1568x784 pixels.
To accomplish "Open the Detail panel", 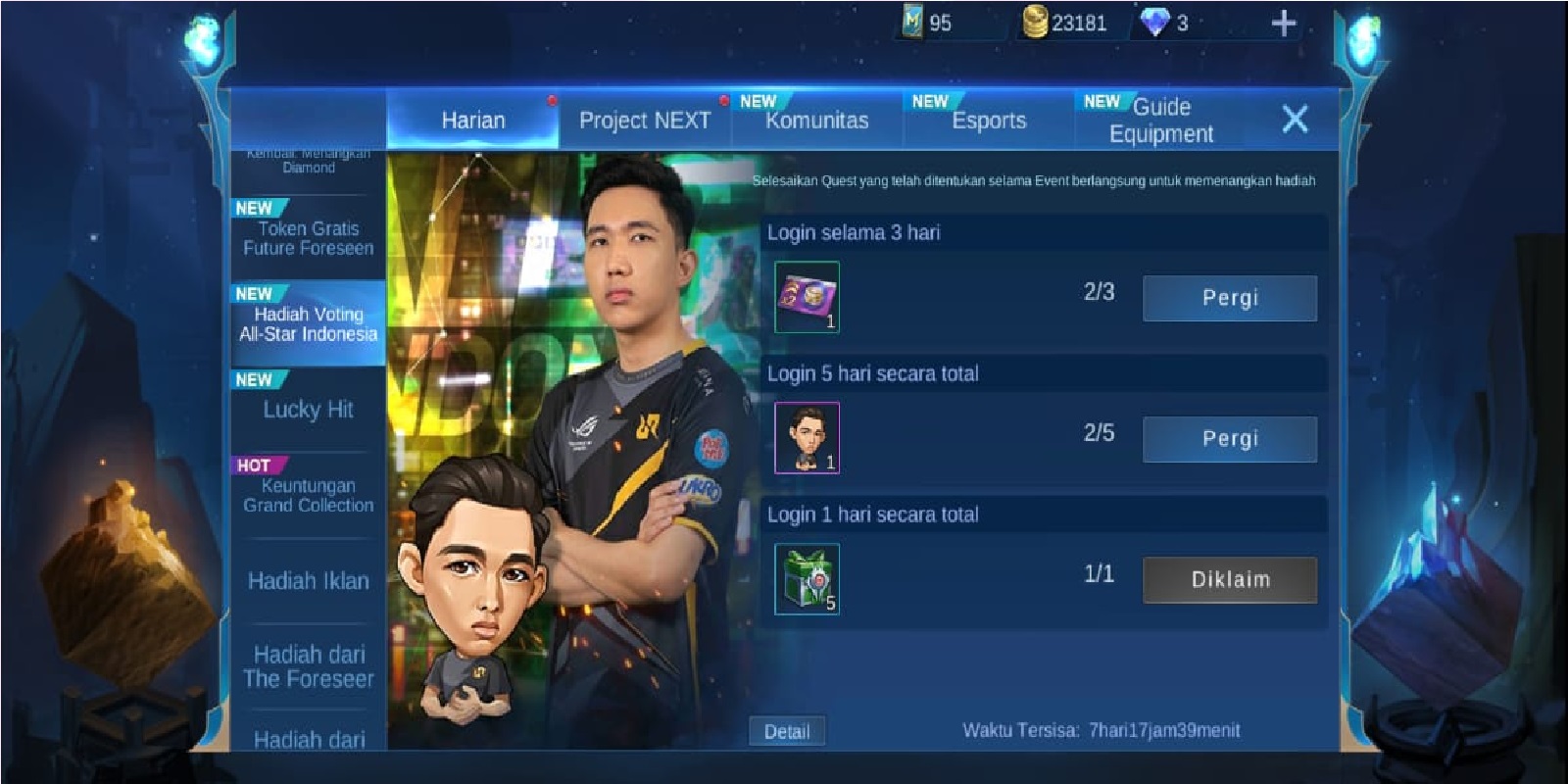I will click(x=789, y=730).
